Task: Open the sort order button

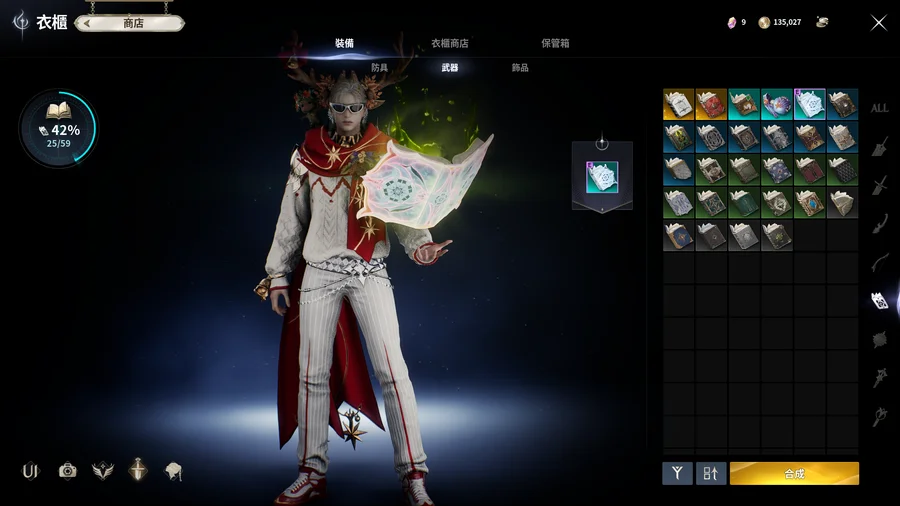Action: click(x=711, y=473)
